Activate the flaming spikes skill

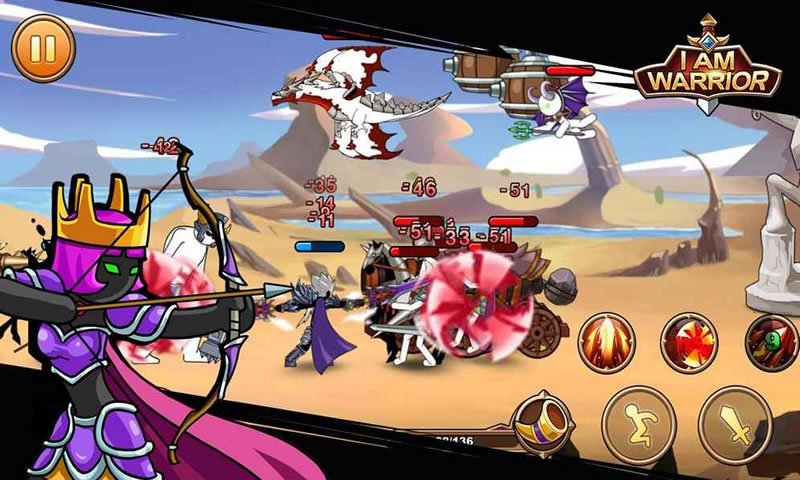pos(606,343)
